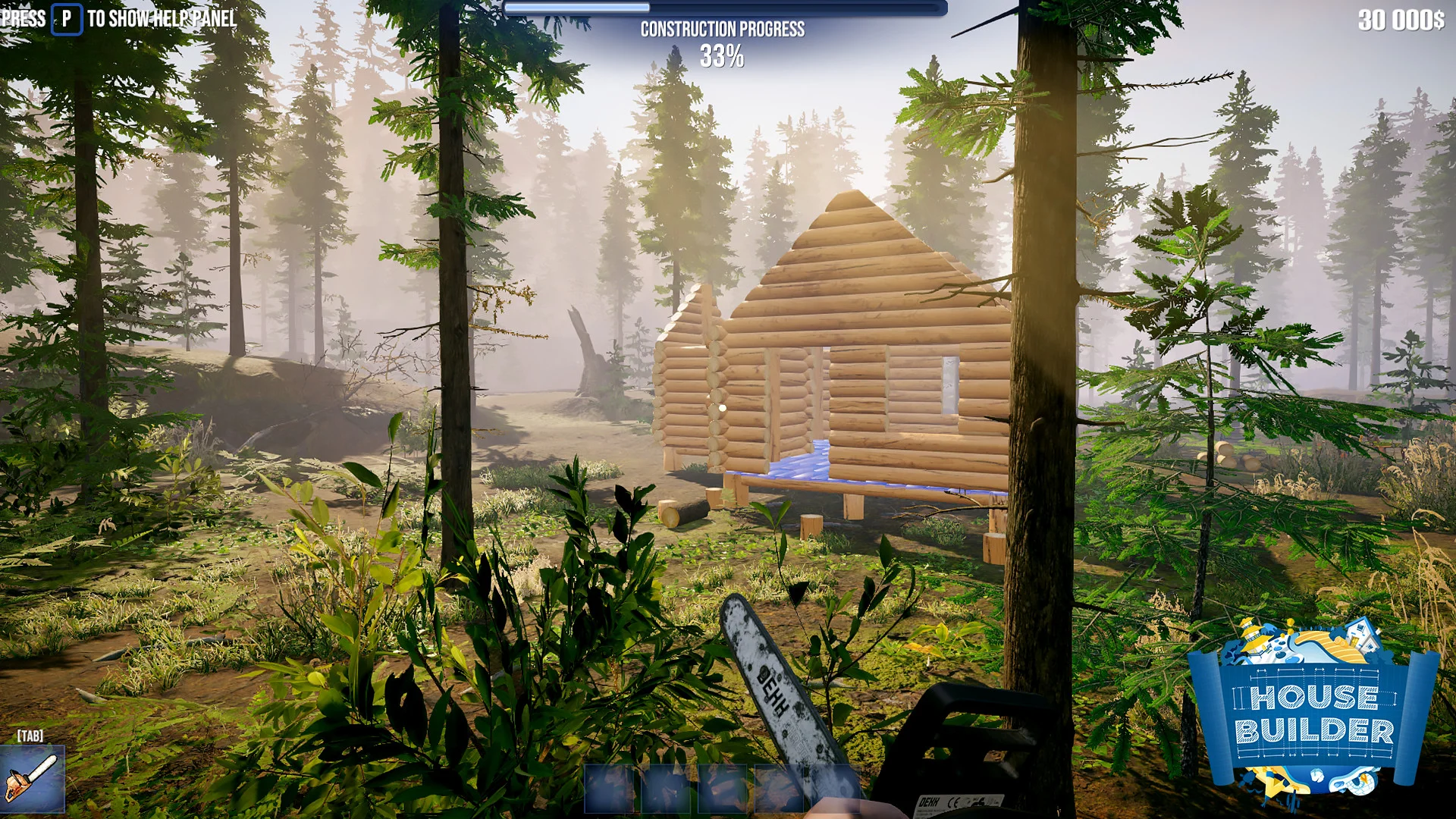Select the first hotbar slot at bottom center
Viewport: 1456px width, 819px height.
(610, 789)
